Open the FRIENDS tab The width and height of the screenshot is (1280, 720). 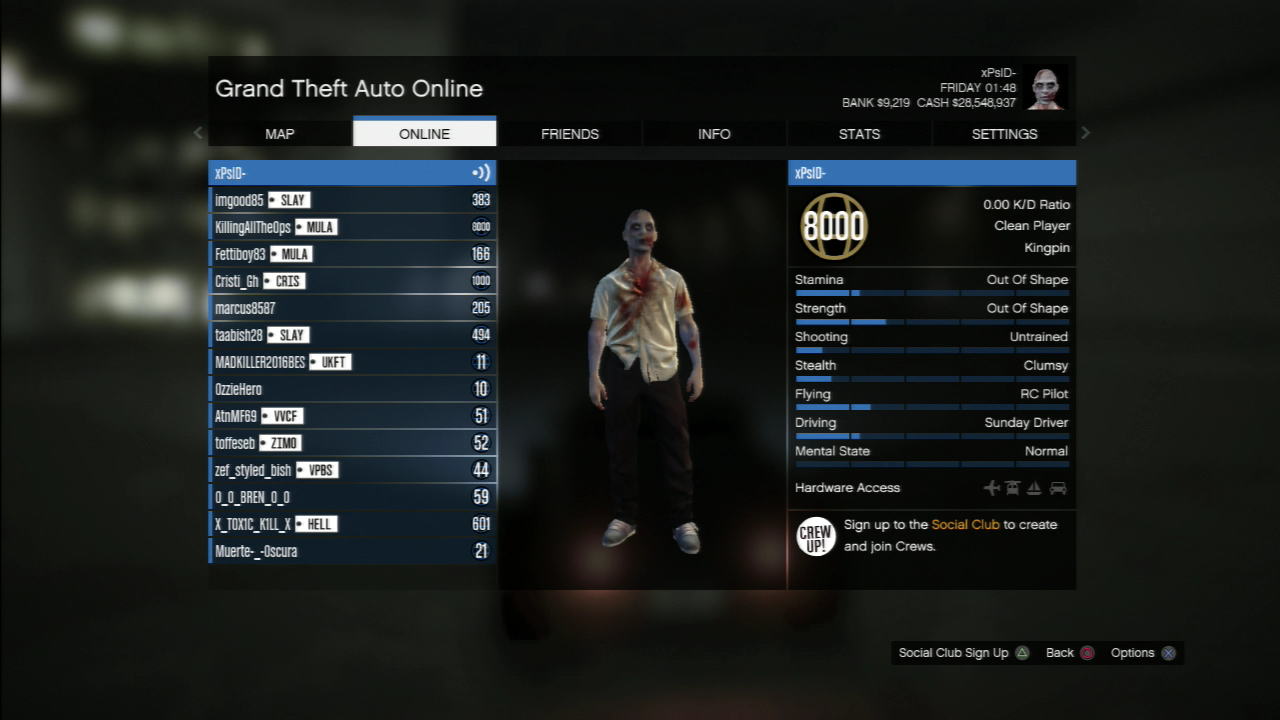click(570, 134)
